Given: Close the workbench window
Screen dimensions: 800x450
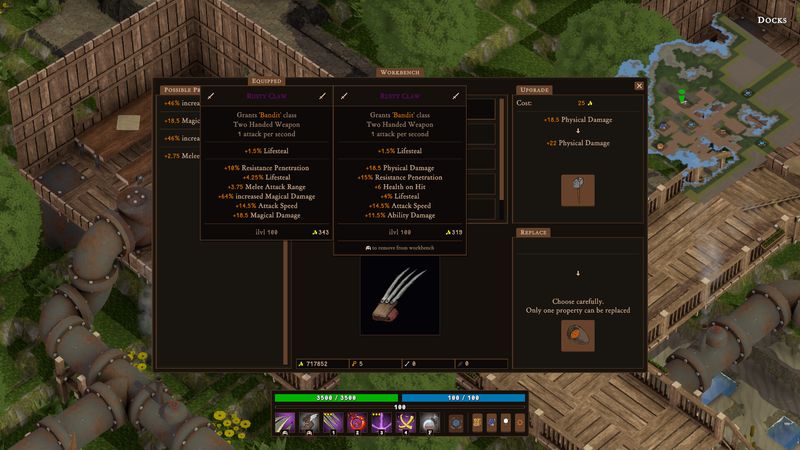Looking at the screenshot, I should point(639,86).
